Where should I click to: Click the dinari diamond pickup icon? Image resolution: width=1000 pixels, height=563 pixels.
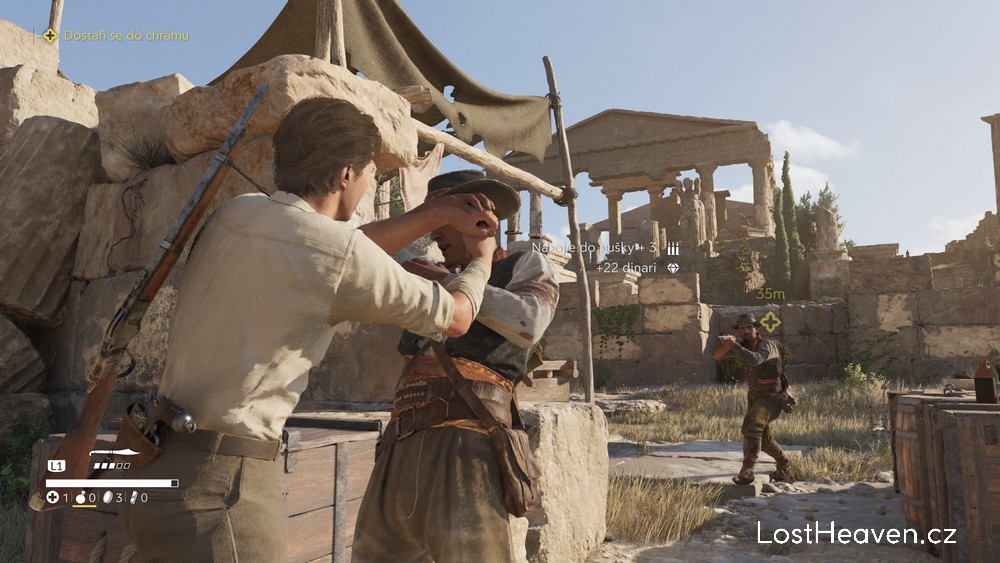tap(672, 268)
